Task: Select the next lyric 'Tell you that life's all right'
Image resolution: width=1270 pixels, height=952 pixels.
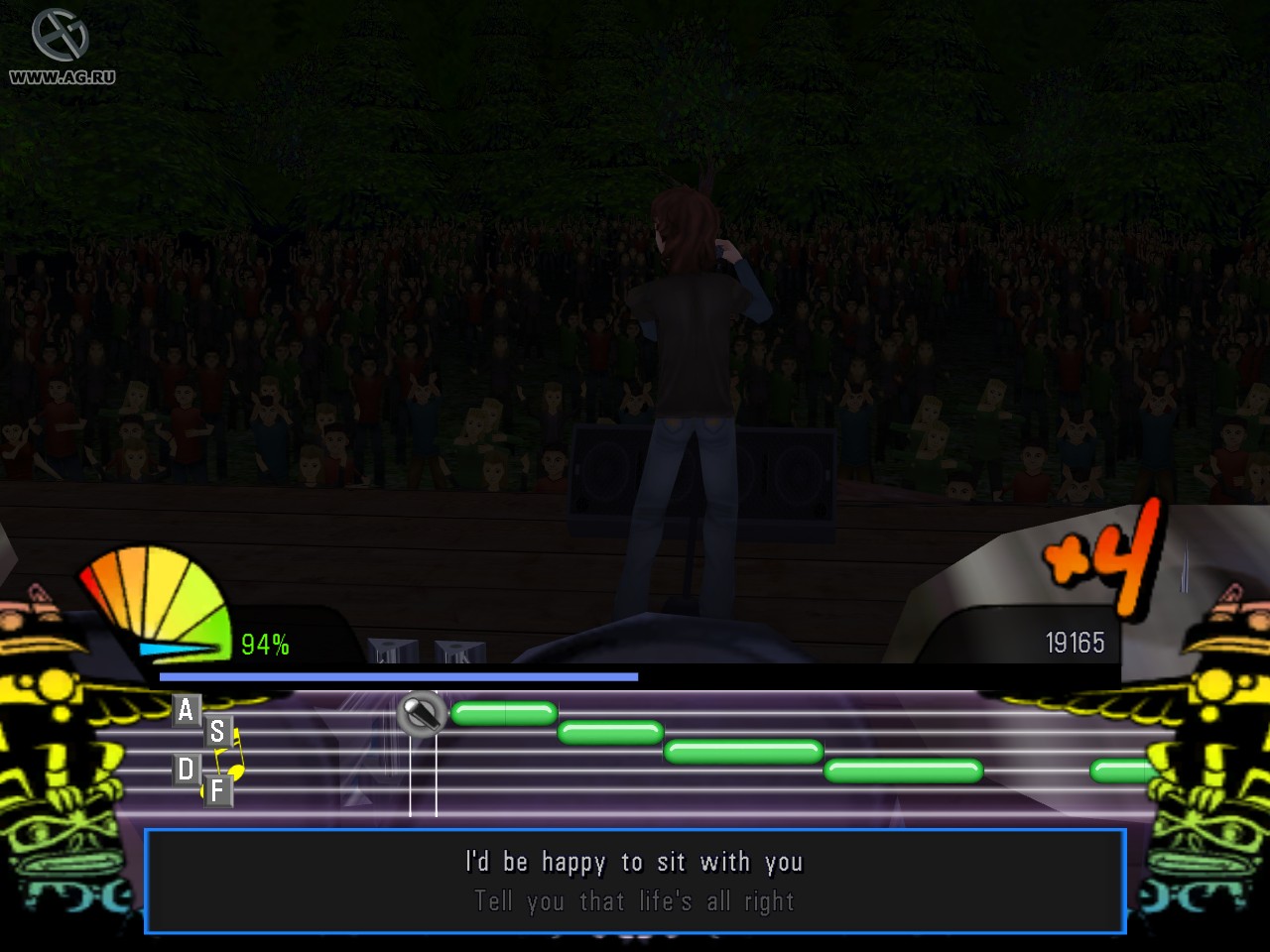Action: [634, 901]
